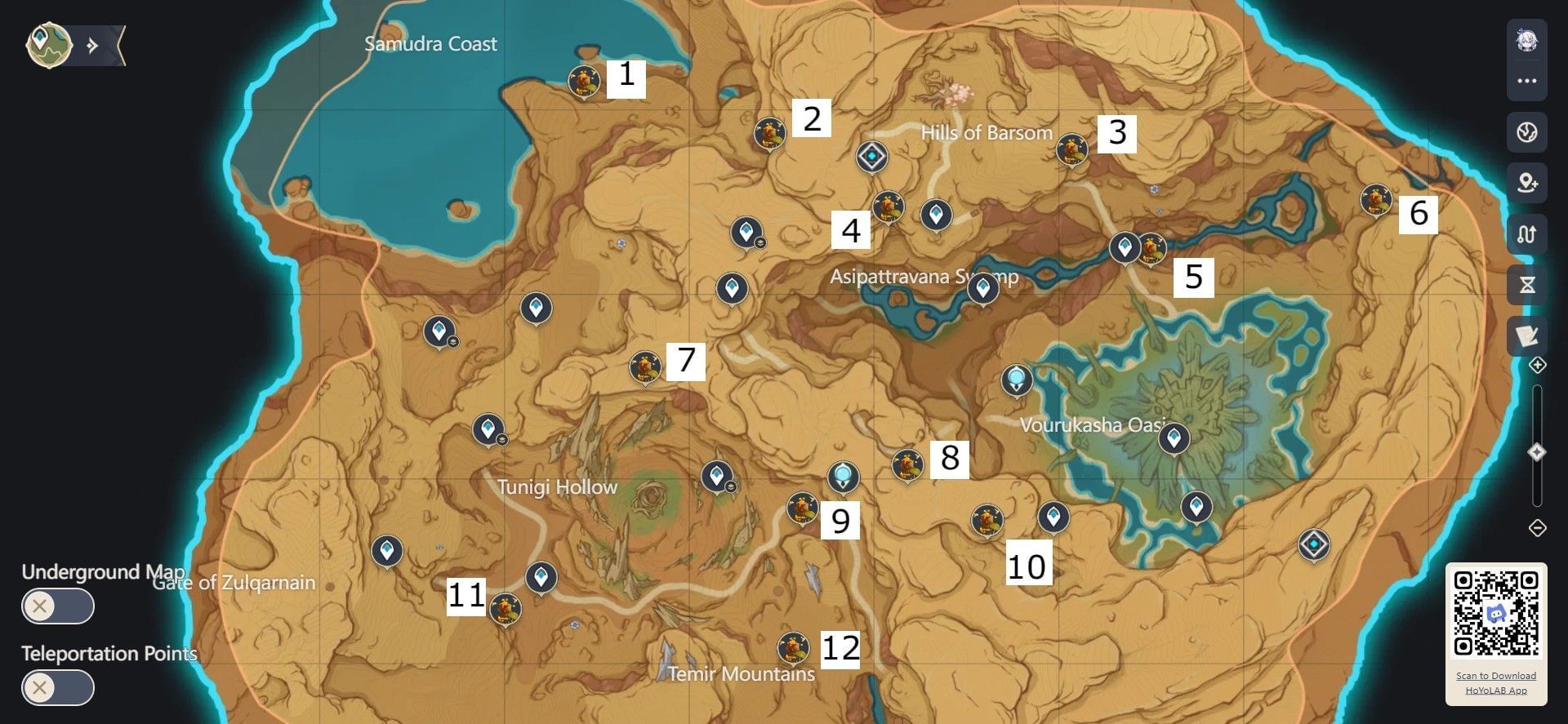Screen dimensions: 1568x724
Task: Select the teleport waypoint icon in Vourukasha Oasis
Action: point(1016,377)
